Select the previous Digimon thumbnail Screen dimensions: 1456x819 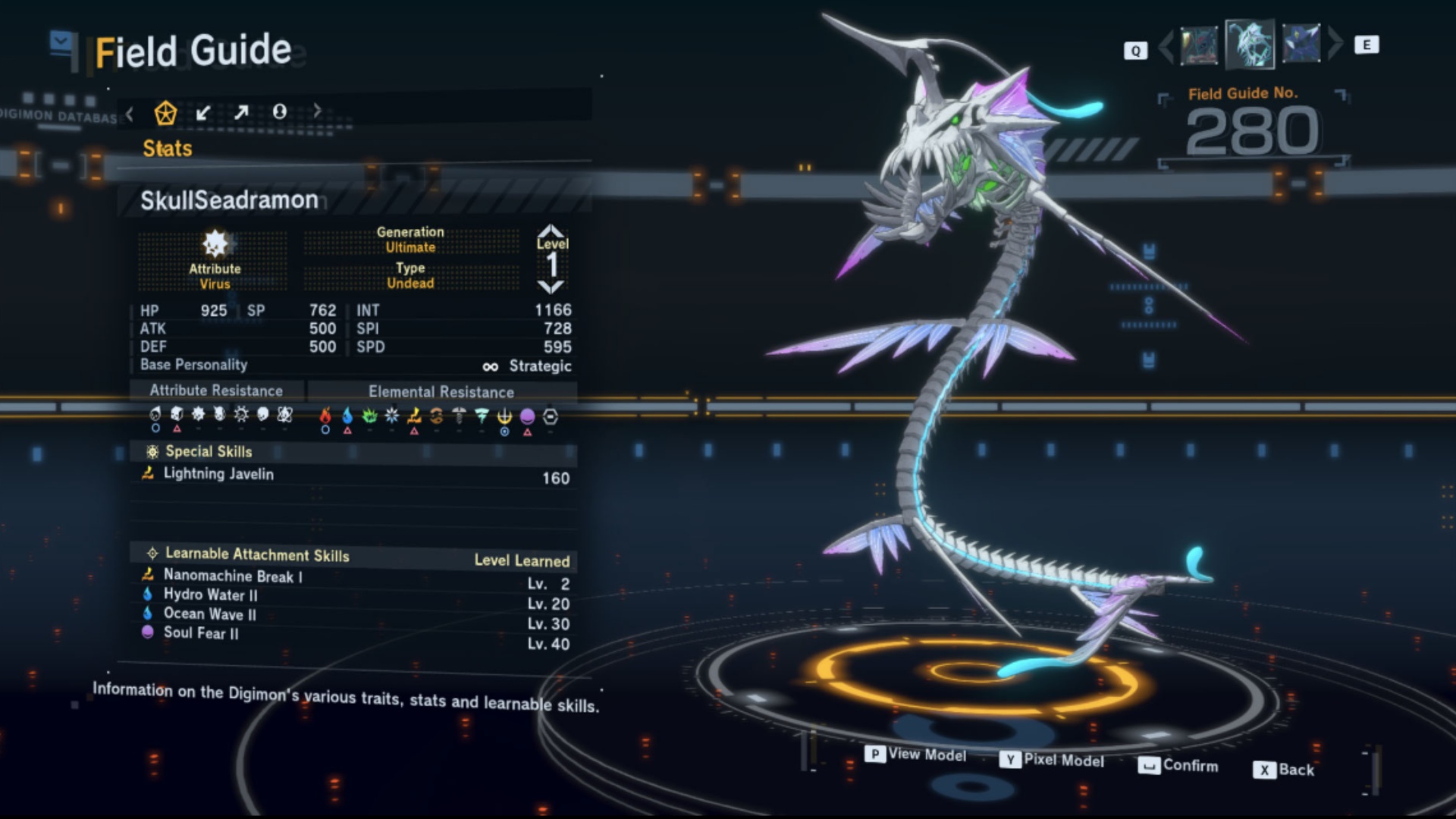pos(1199,45)
